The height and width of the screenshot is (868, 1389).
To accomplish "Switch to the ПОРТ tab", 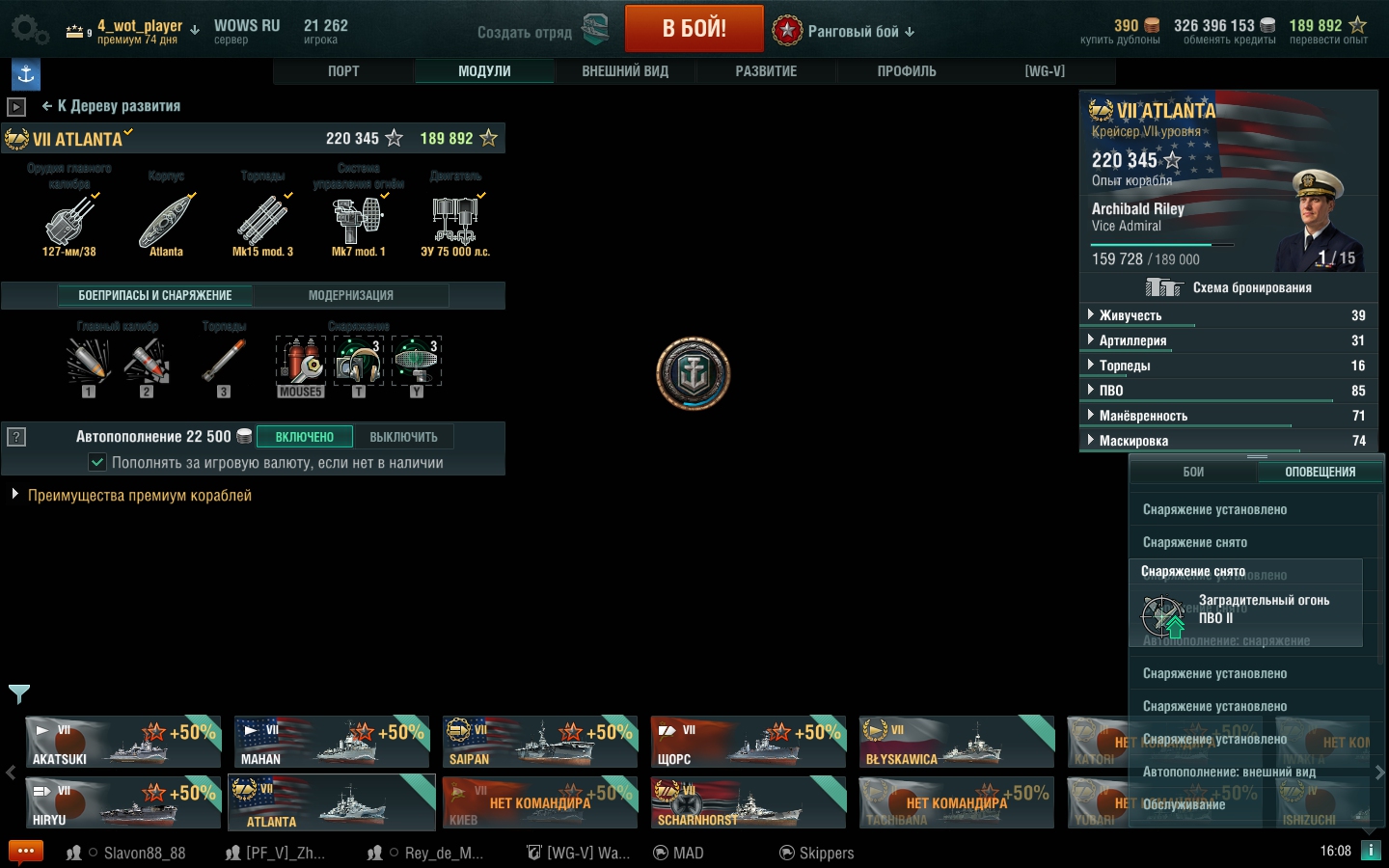I will point(343,71).
